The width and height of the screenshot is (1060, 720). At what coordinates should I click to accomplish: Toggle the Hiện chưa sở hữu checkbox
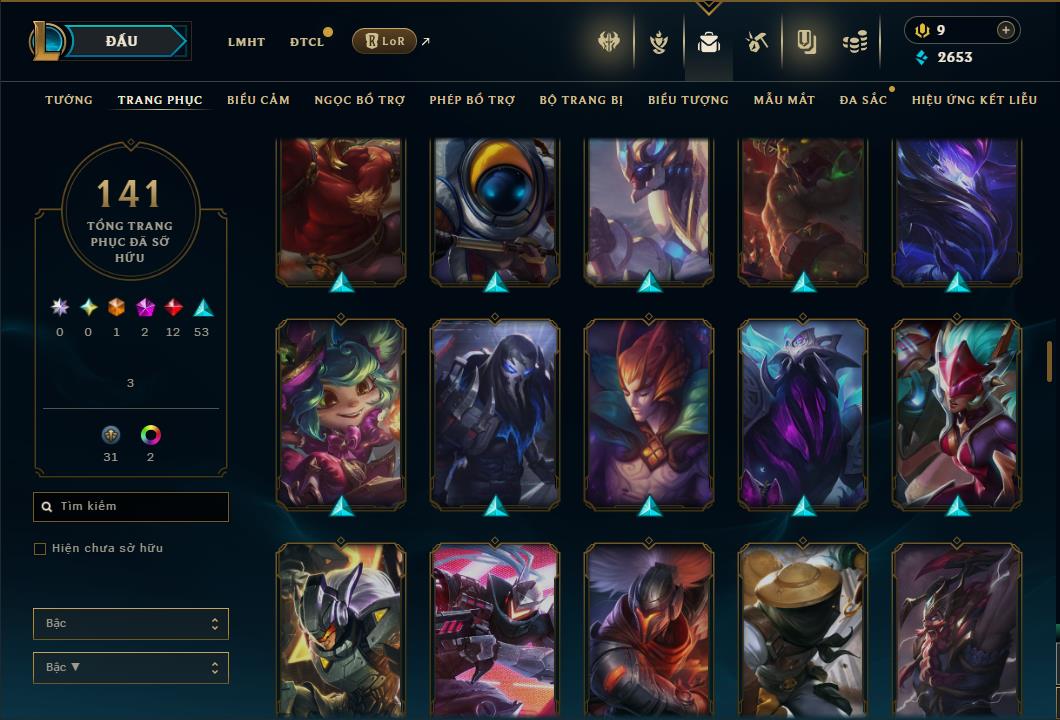(x=40, y=548)
